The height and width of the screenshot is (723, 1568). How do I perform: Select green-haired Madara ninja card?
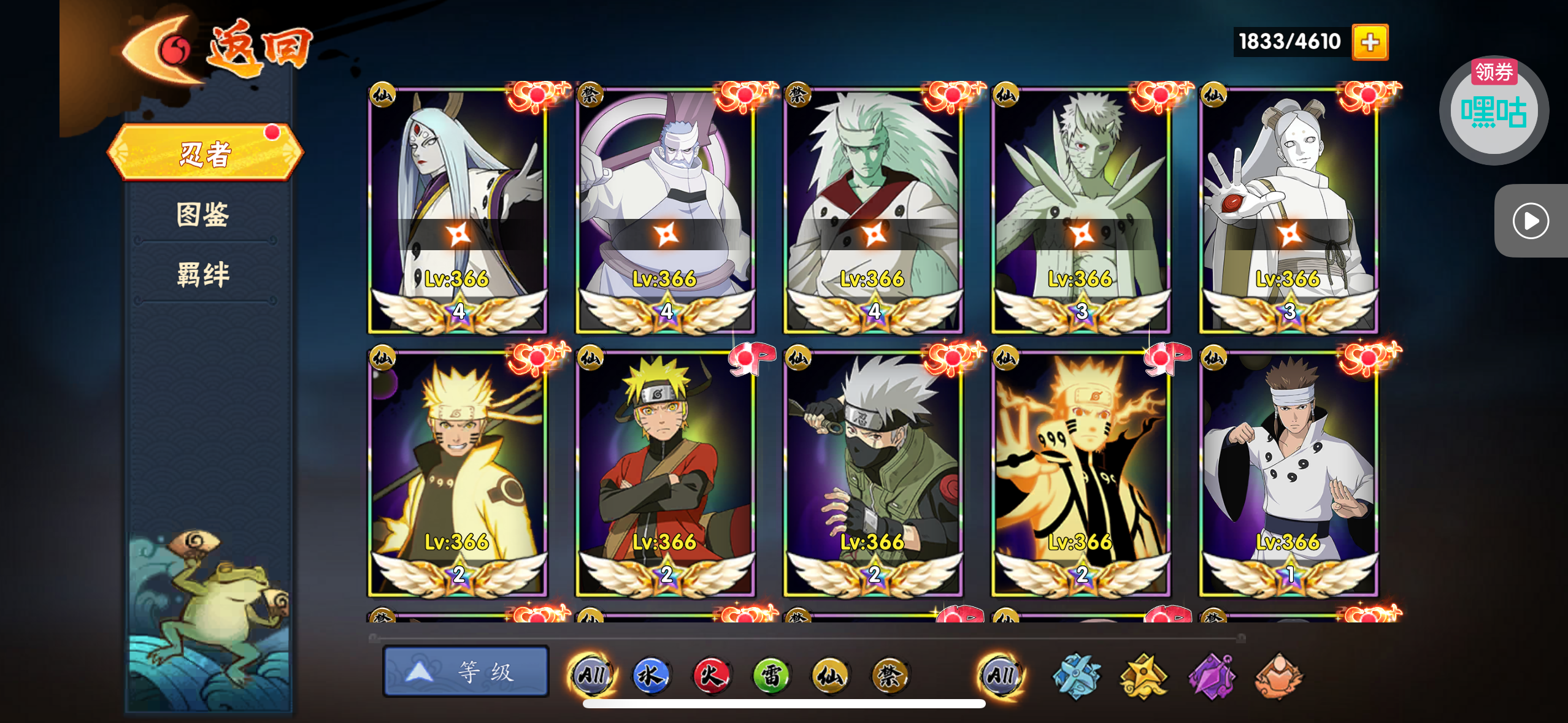tap(873, 210)
